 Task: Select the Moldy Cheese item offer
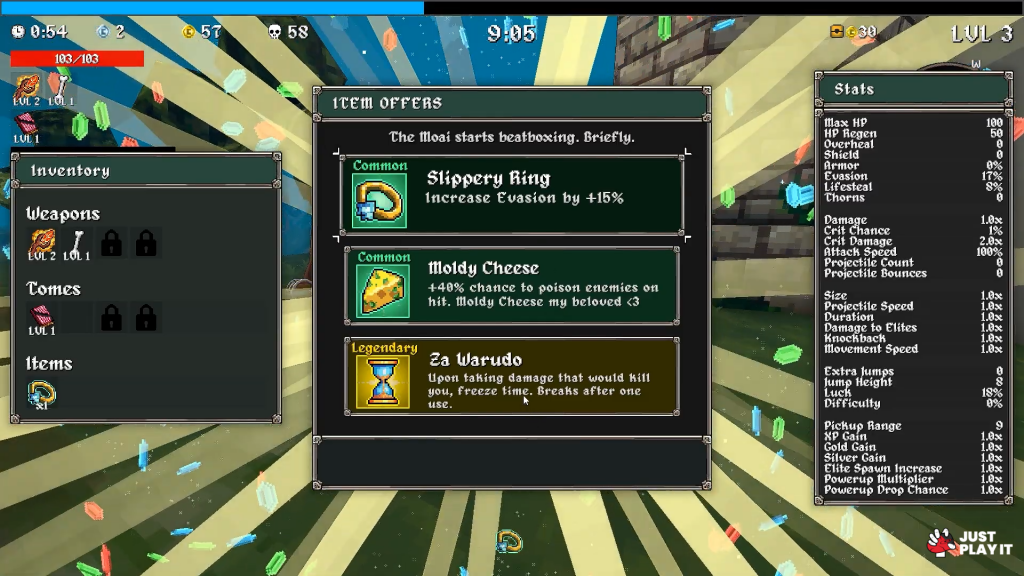(x=512, y=285)
